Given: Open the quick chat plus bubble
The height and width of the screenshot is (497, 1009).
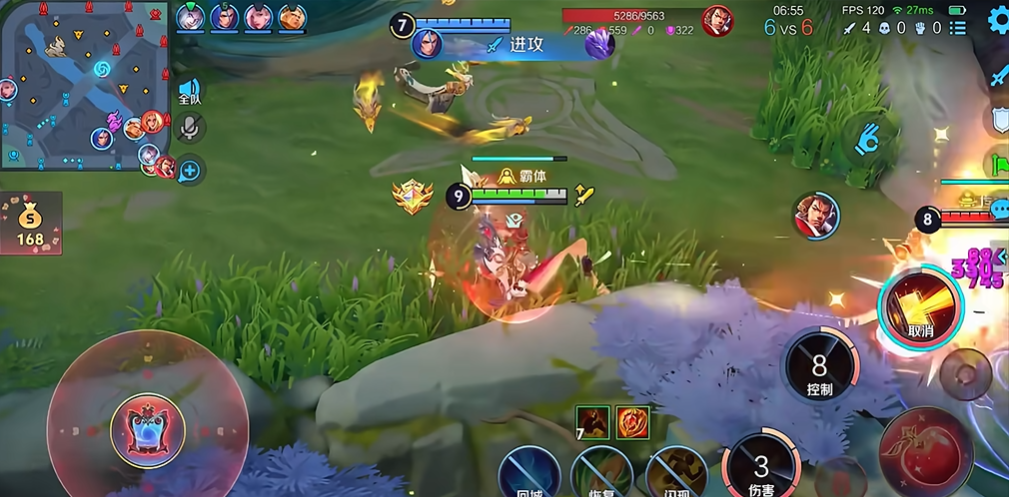Looking at the screenshot, I should click(189, 170).
